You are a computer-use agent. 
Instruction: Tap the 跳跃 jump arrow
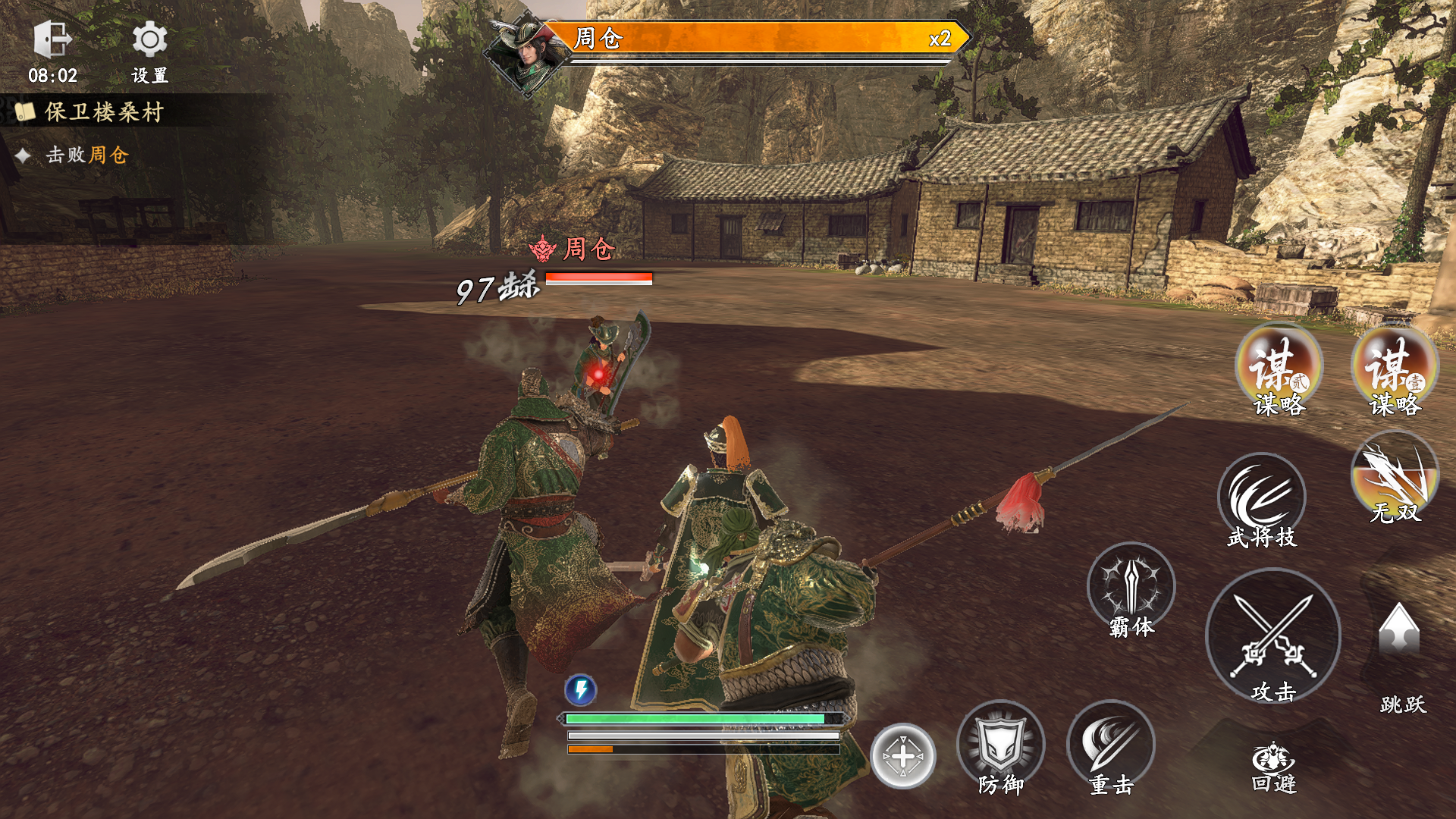[1399, 631]
